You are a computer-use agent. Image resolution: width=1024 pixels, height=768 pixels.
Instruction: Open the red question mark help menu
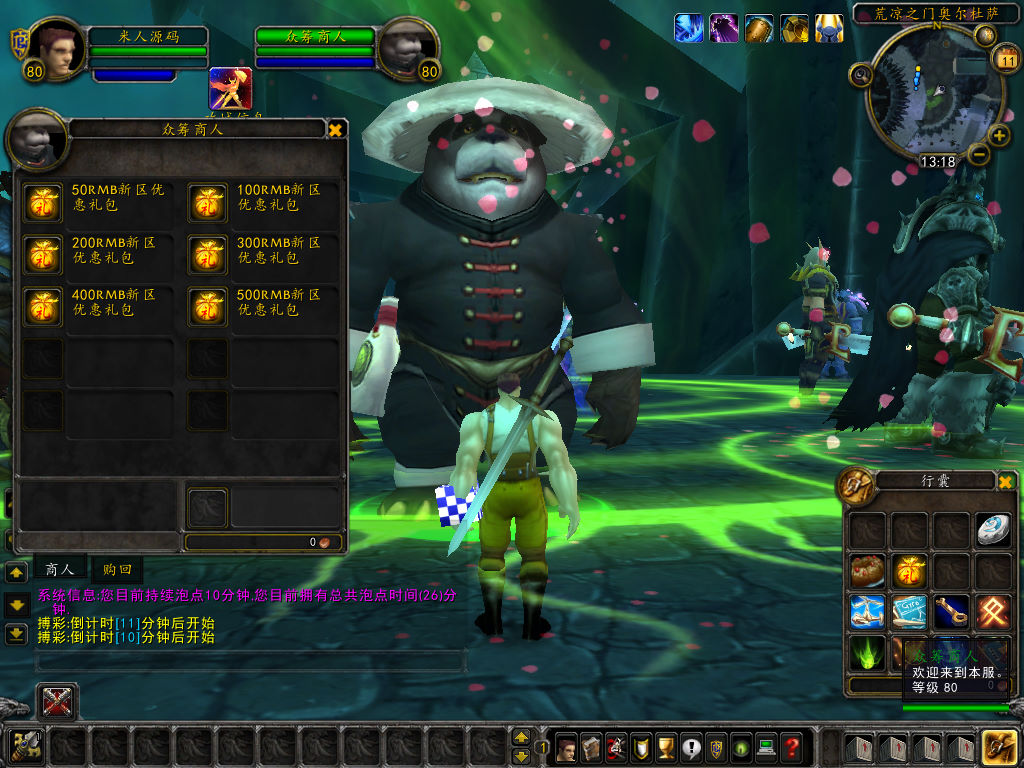click(791, 747)
